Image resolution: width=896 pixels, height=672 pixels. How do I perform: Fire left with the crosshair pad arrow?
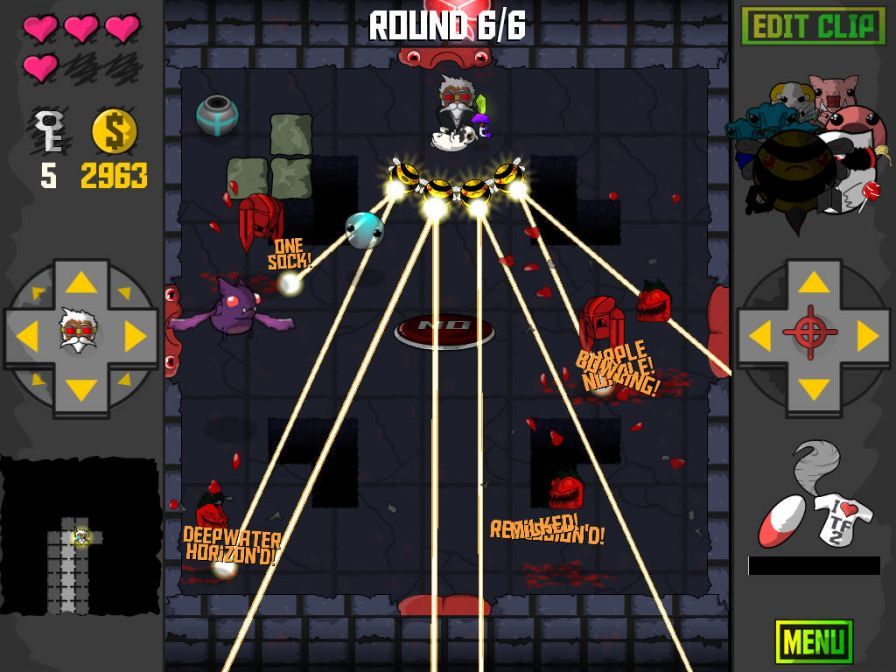[x=760, y=336]
